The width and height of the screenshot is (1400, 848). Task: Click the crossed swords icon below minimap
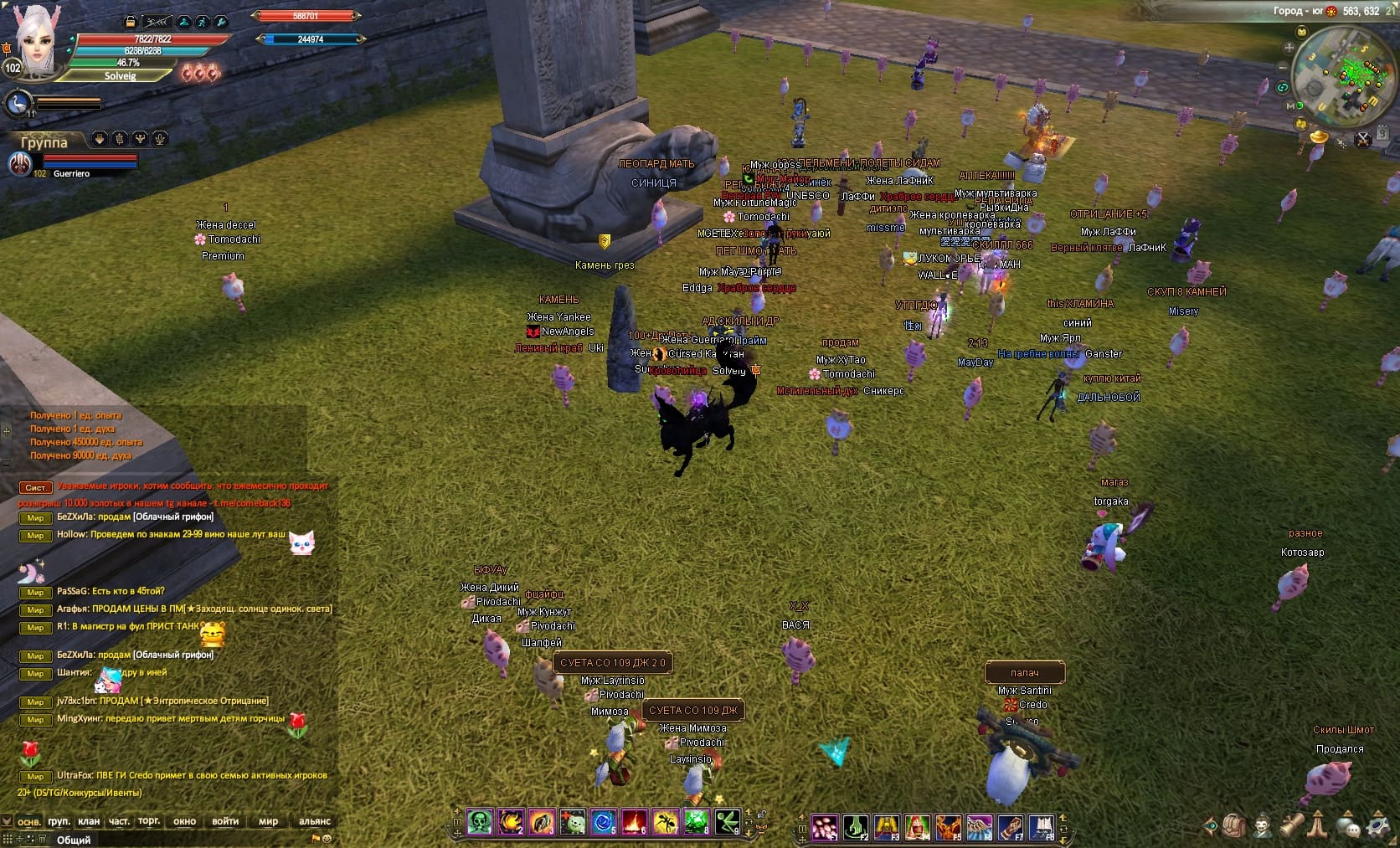pos(1363,139)
